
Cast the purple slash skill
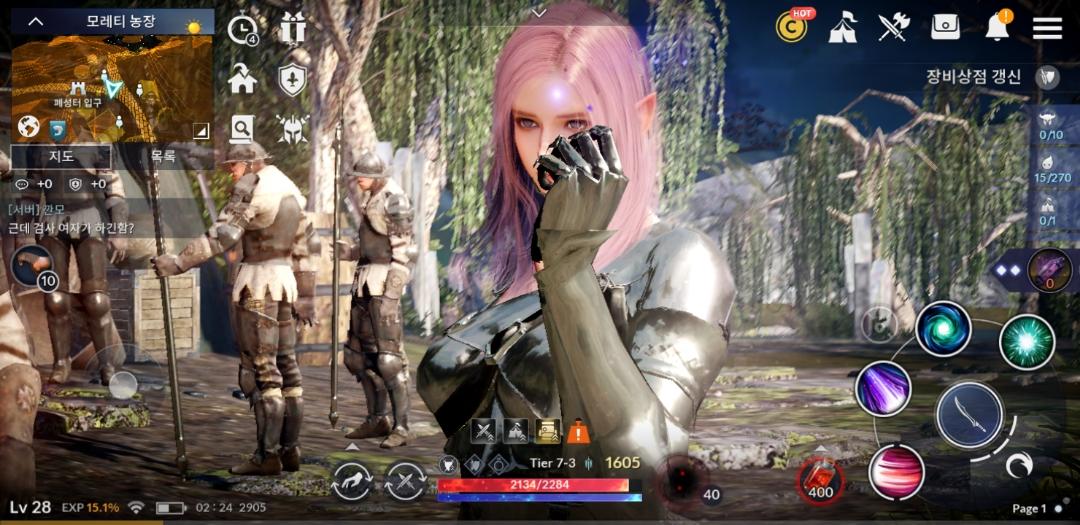click(883, 389)
